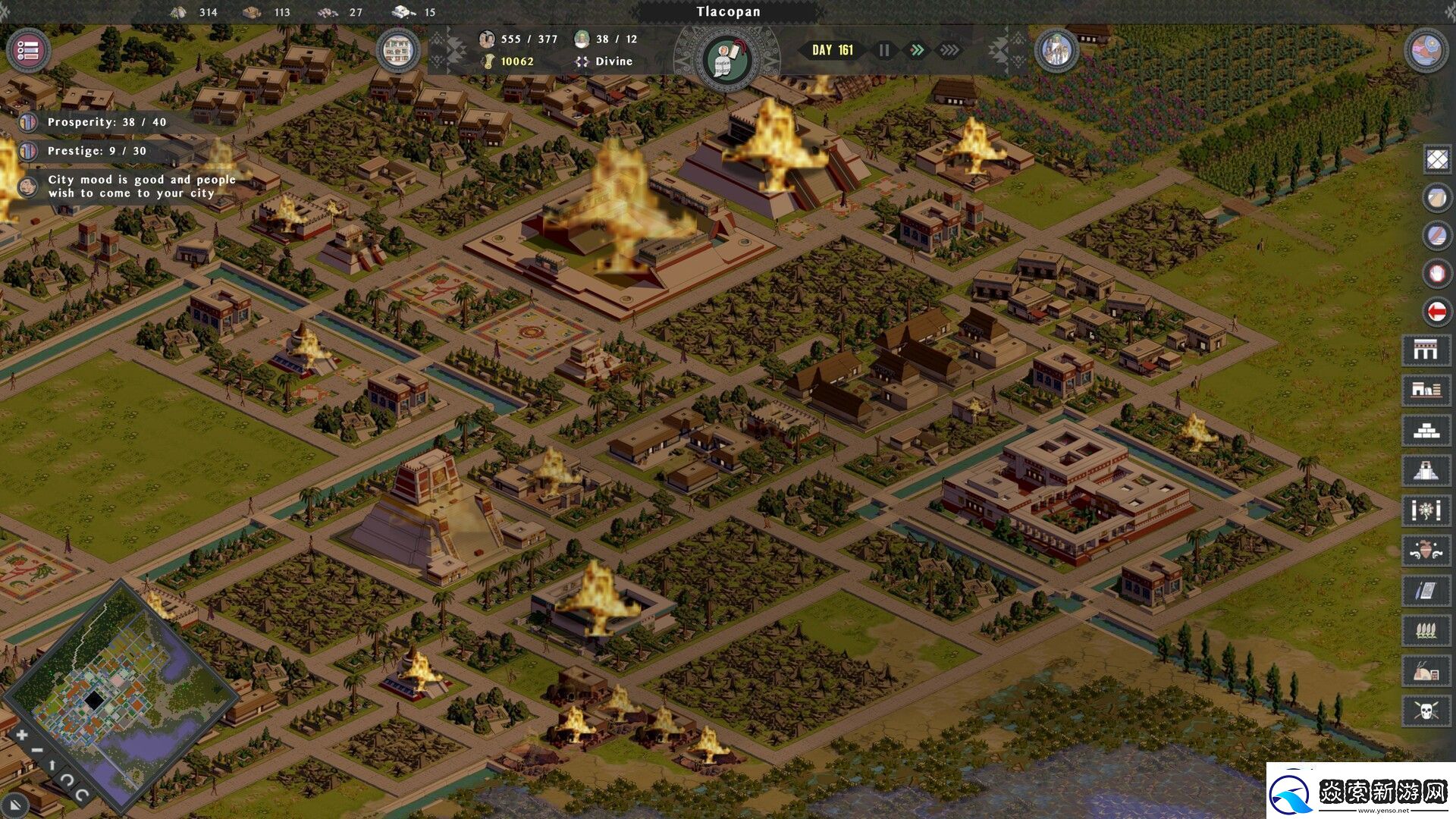Screen dimensions: 1456x819
Task: Reset view with the minimap up-arrow button
Action: coord(52,766)
